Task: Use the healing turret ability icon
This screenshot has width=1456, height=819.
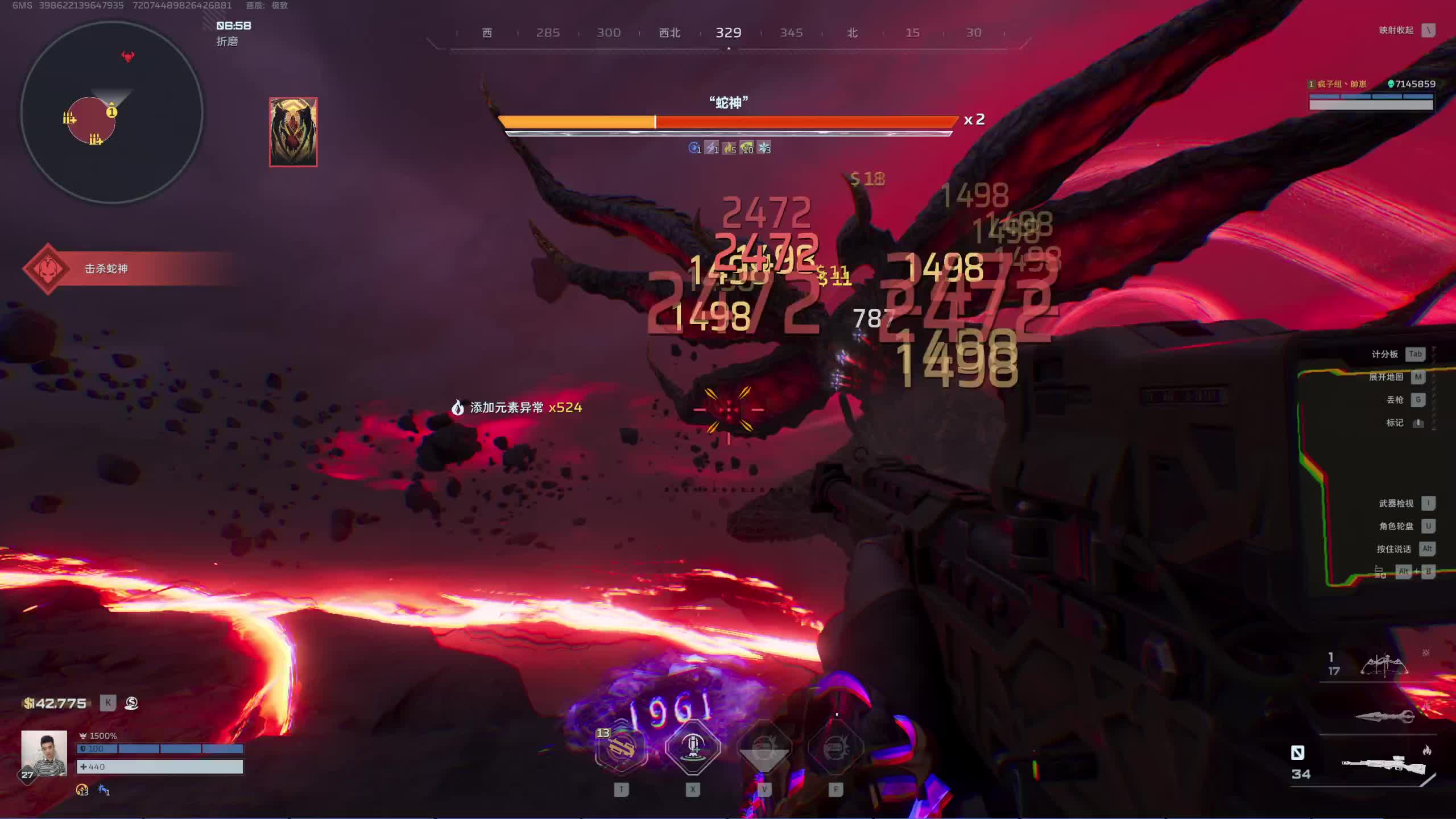Action: (x=692, y=747)
